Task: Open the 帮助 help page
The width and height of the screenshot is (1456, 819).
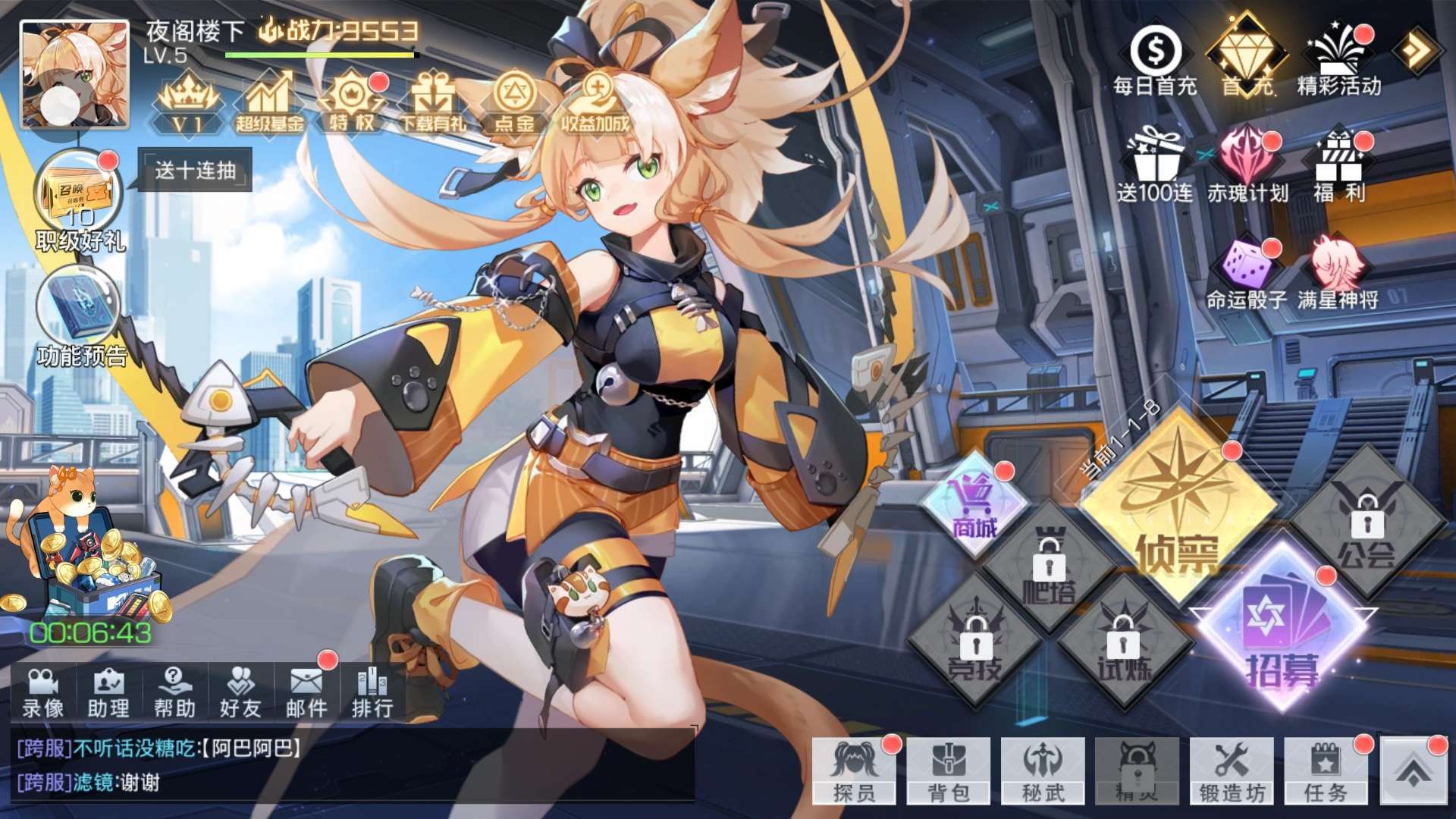Action: click(x=174, y=692)
